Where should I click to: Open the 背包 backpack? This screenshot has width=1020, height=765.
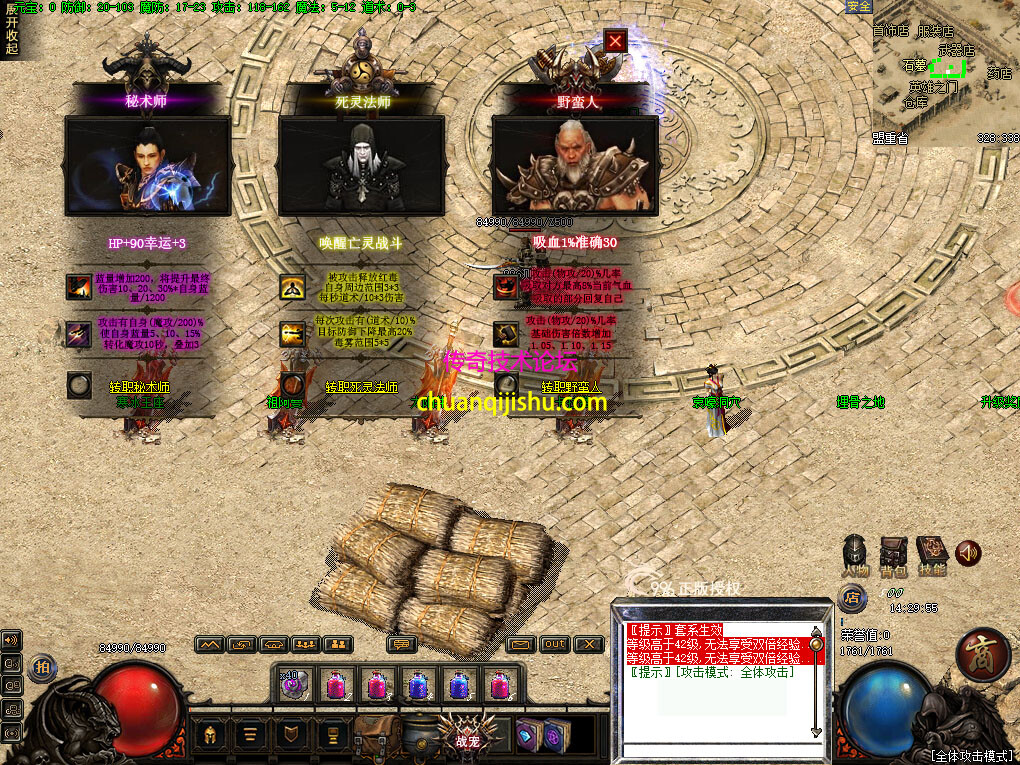point(893,554)
